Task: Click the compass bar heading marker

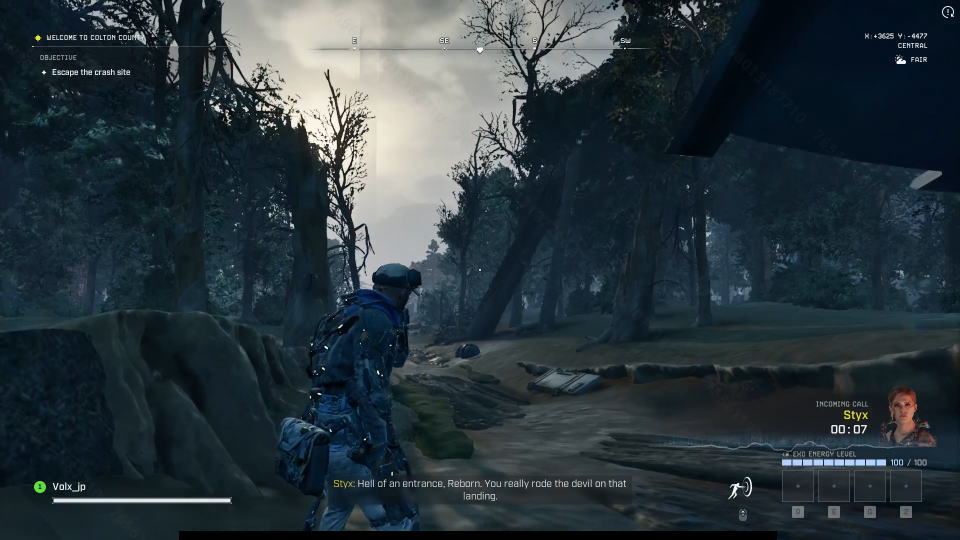Action: [x=480, y=49]
